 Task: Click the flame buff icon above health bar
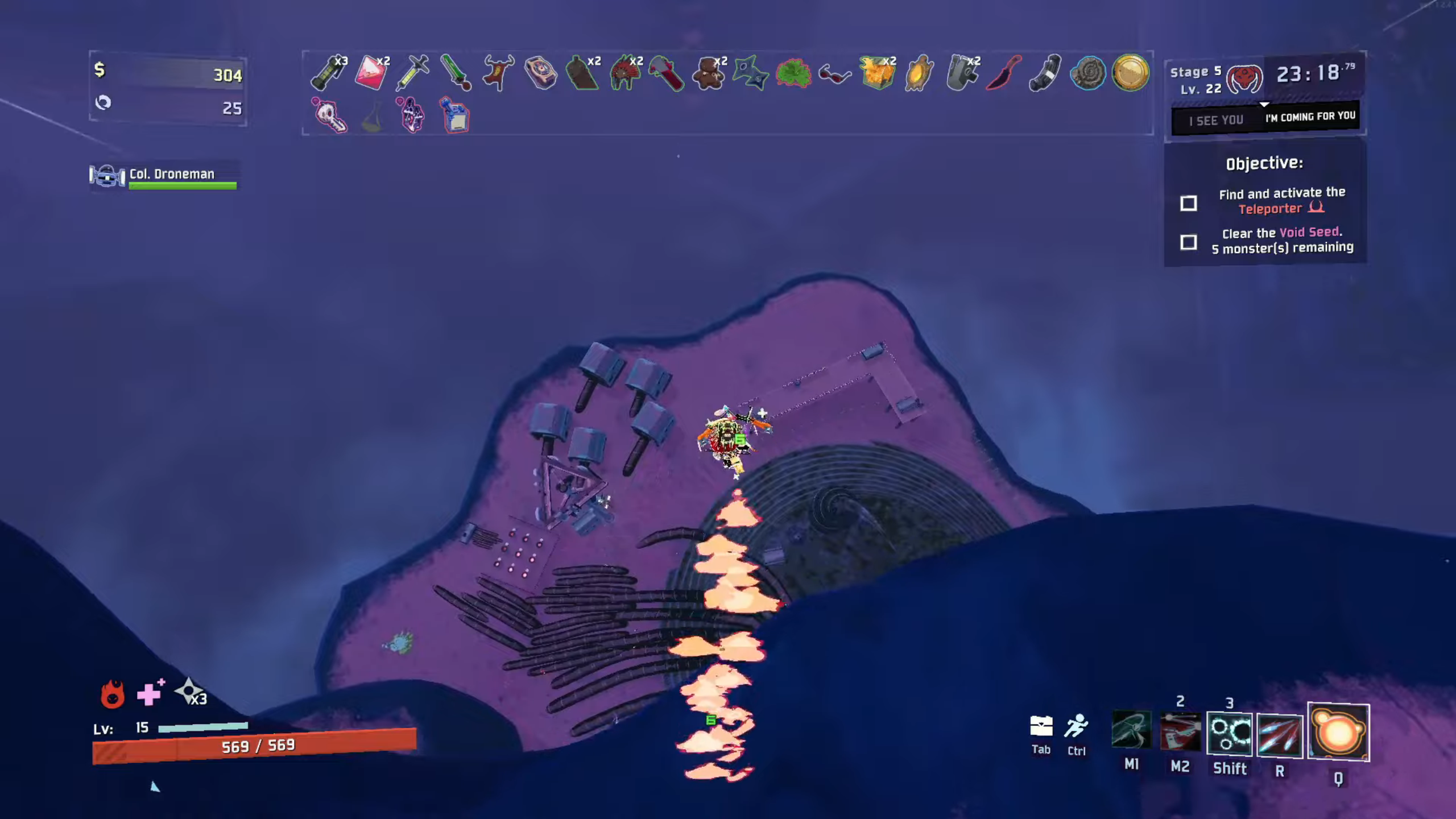pyautogui.click(x=112, y=695)
